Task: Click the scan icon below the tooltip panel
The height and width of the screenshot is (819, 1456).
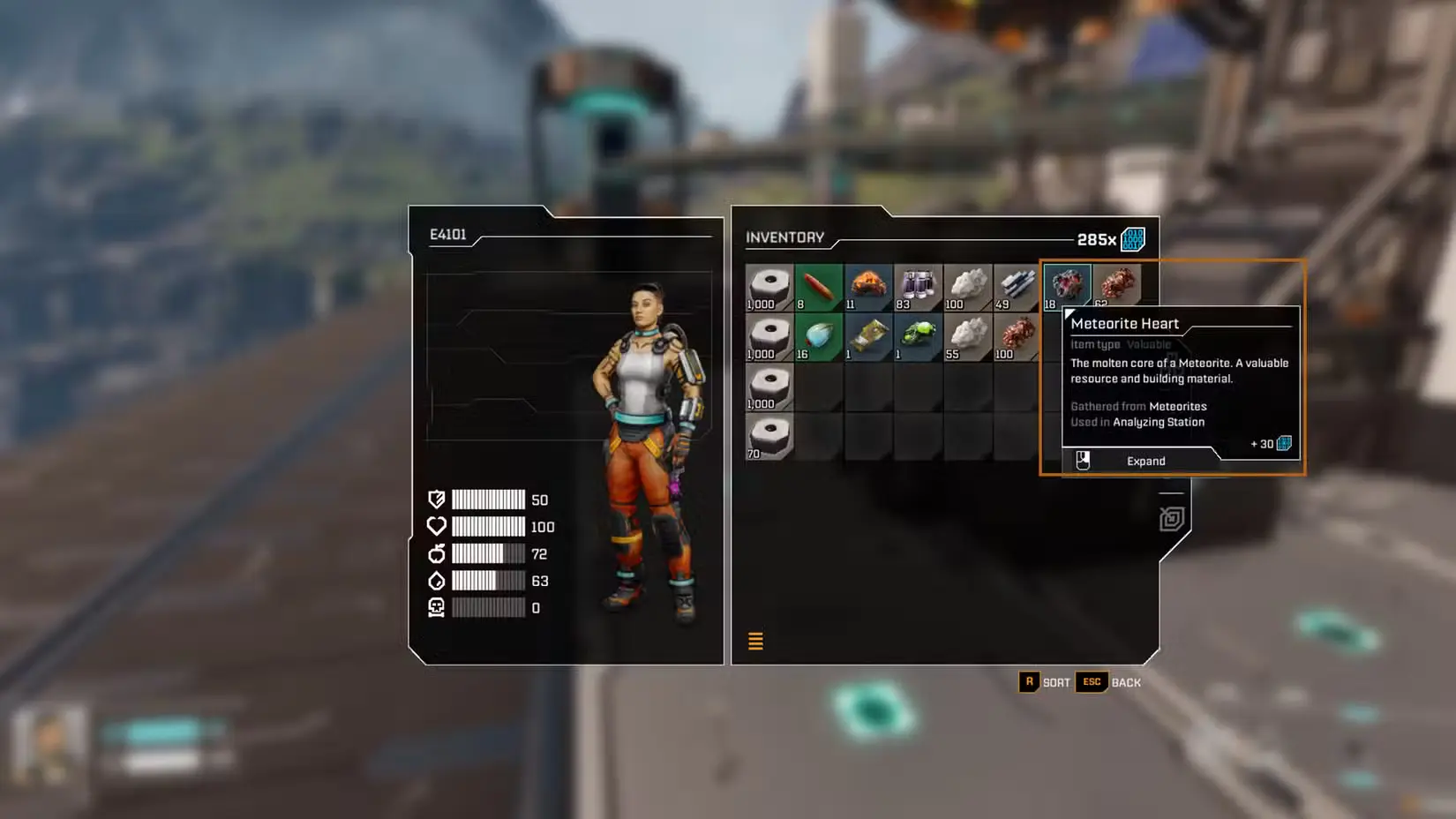Action: (1171, 519)
